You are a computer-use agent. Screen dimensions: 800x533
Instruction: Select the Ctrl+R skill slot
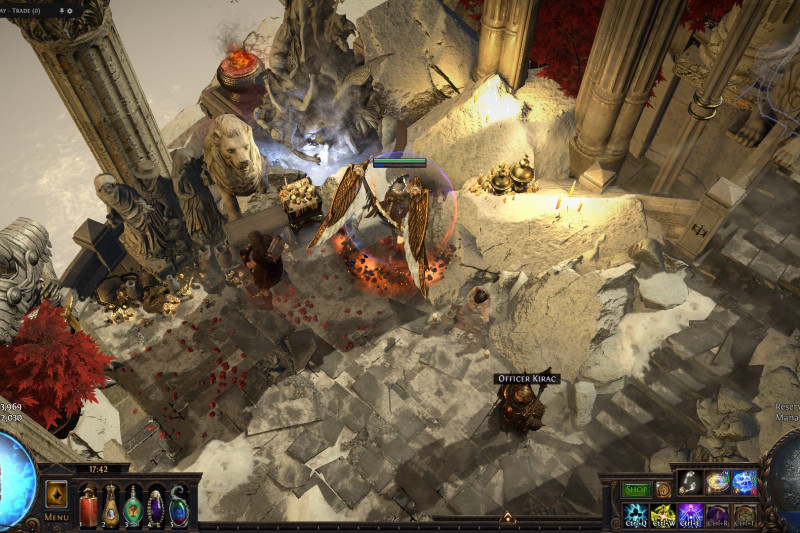tap(717, 514)
